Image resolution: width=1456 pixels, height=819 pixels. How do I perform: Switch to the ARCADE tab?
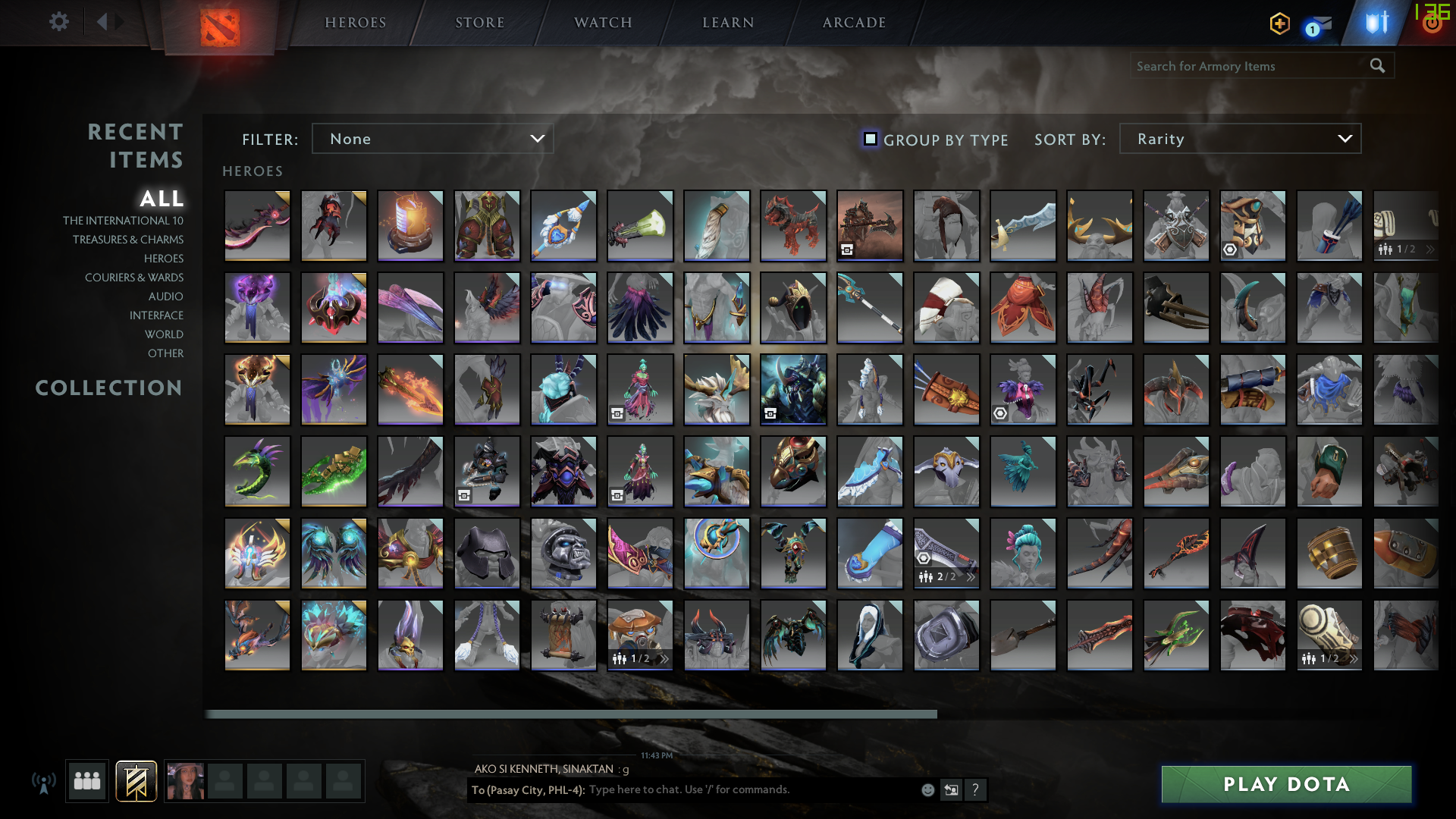pos(853,22)
